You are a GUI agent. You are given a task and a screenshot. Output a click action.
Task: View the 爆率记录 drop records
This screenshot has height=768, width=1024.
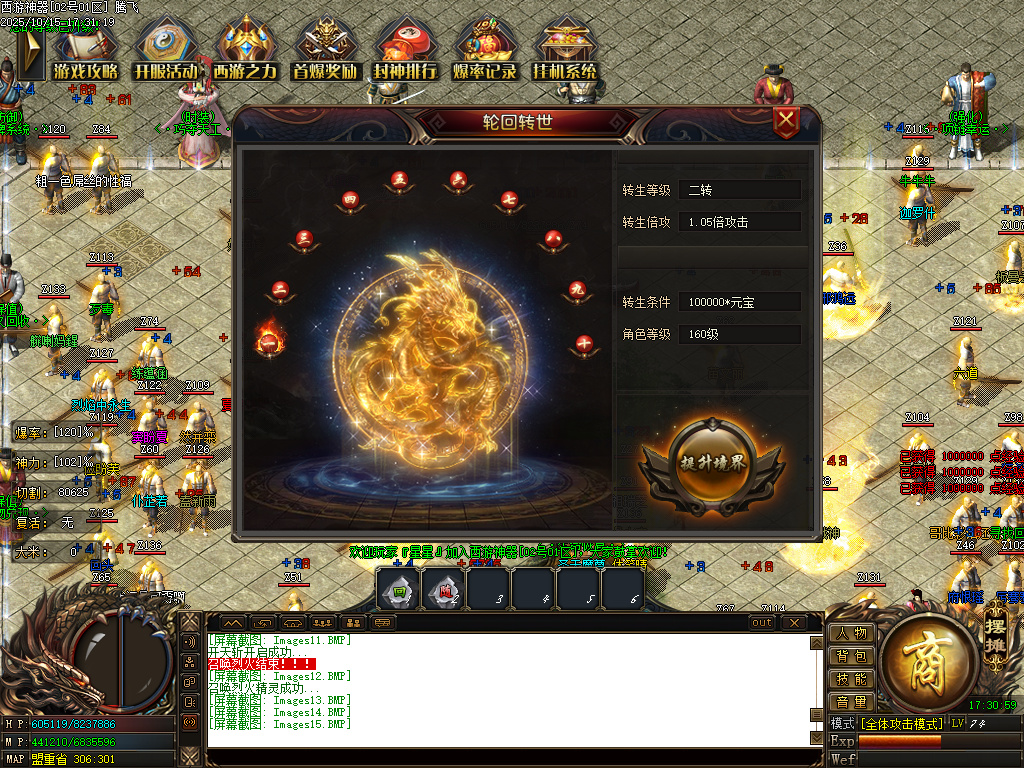pyautogui.click(x=485, y=51)
